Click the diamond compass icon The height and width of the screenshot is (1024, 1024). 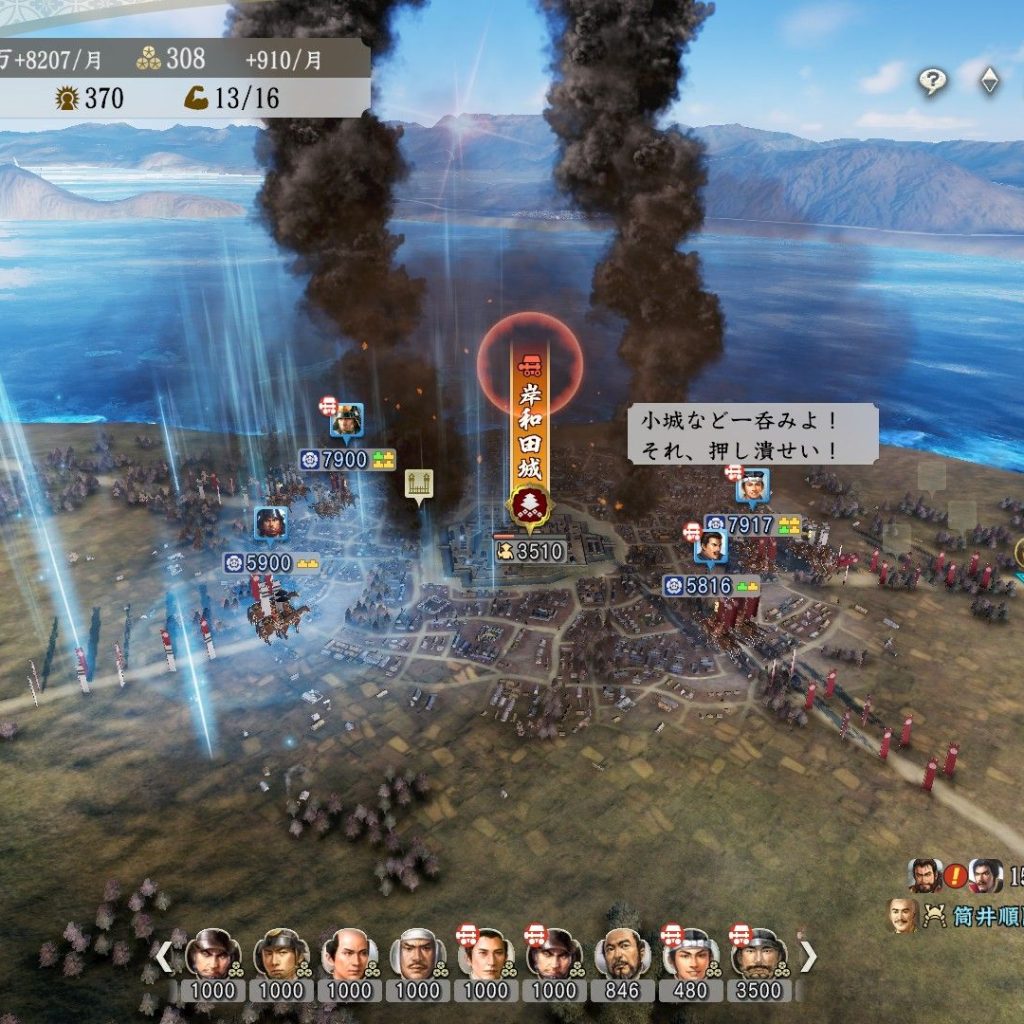point(989,82)
